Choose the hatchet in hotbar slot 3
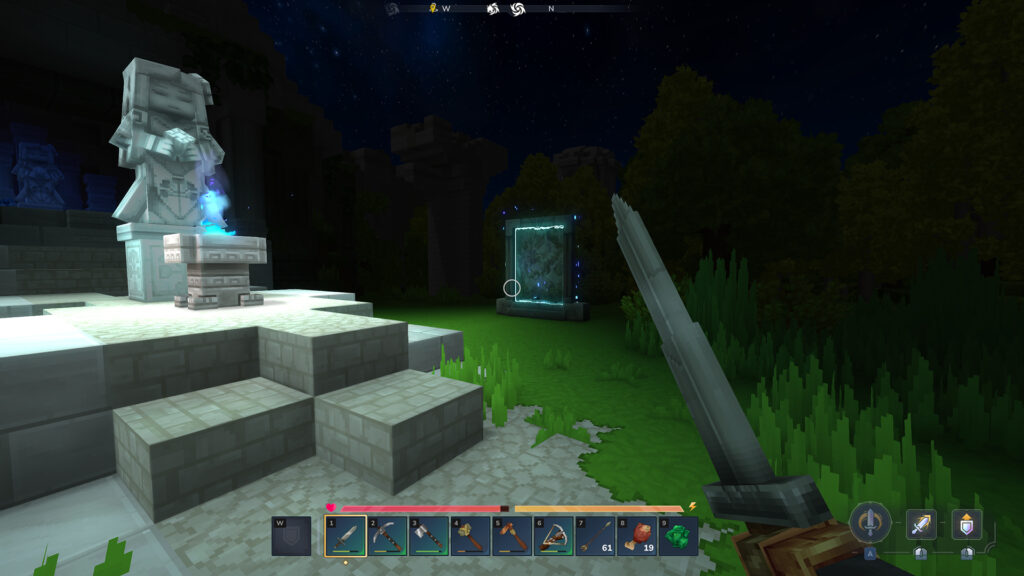The width and height of the screenshot is (1024, 576). pos(427,535)
